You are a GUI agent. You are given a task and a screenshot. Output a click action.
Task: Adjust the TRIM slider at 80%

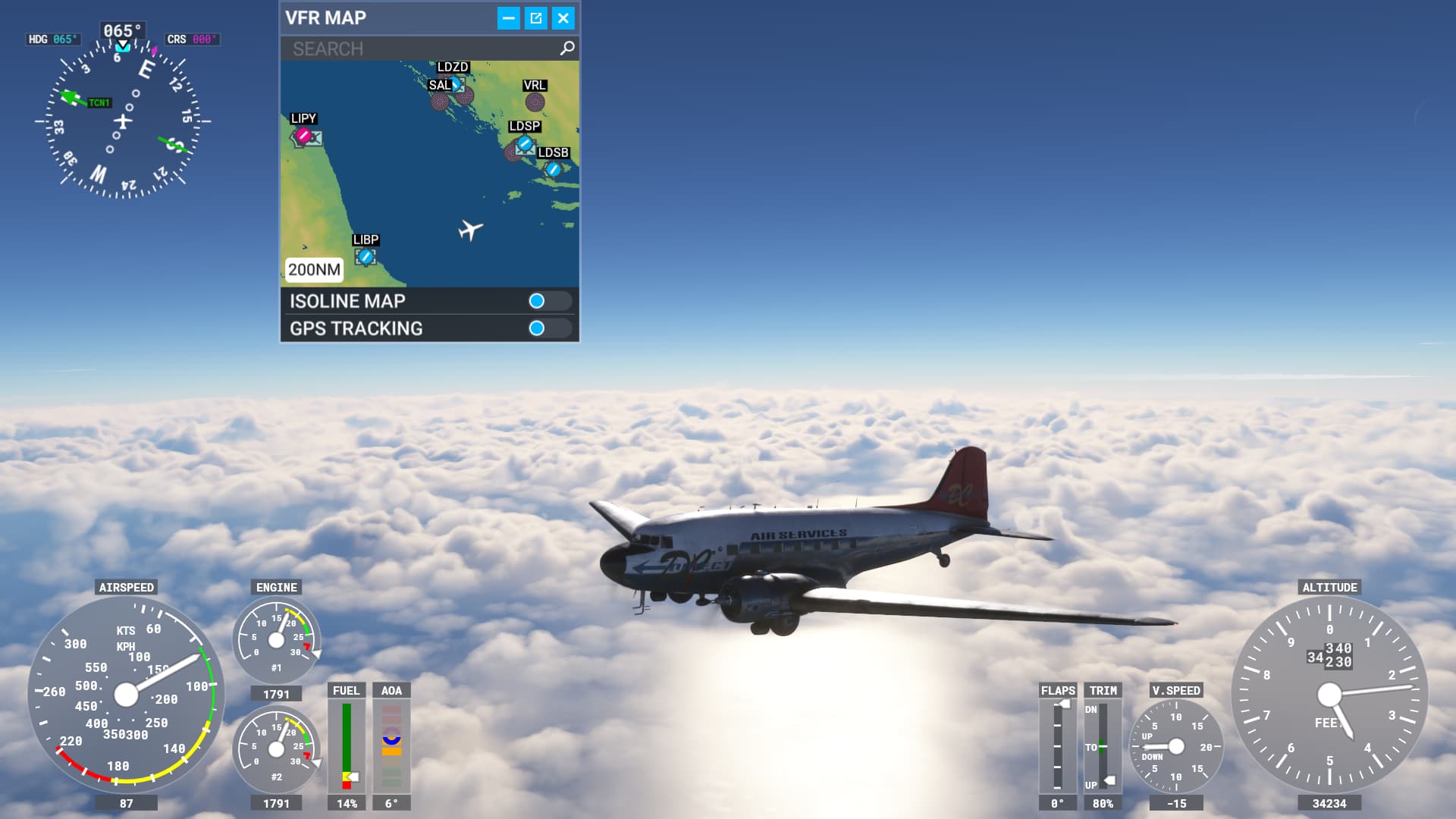1102,747
